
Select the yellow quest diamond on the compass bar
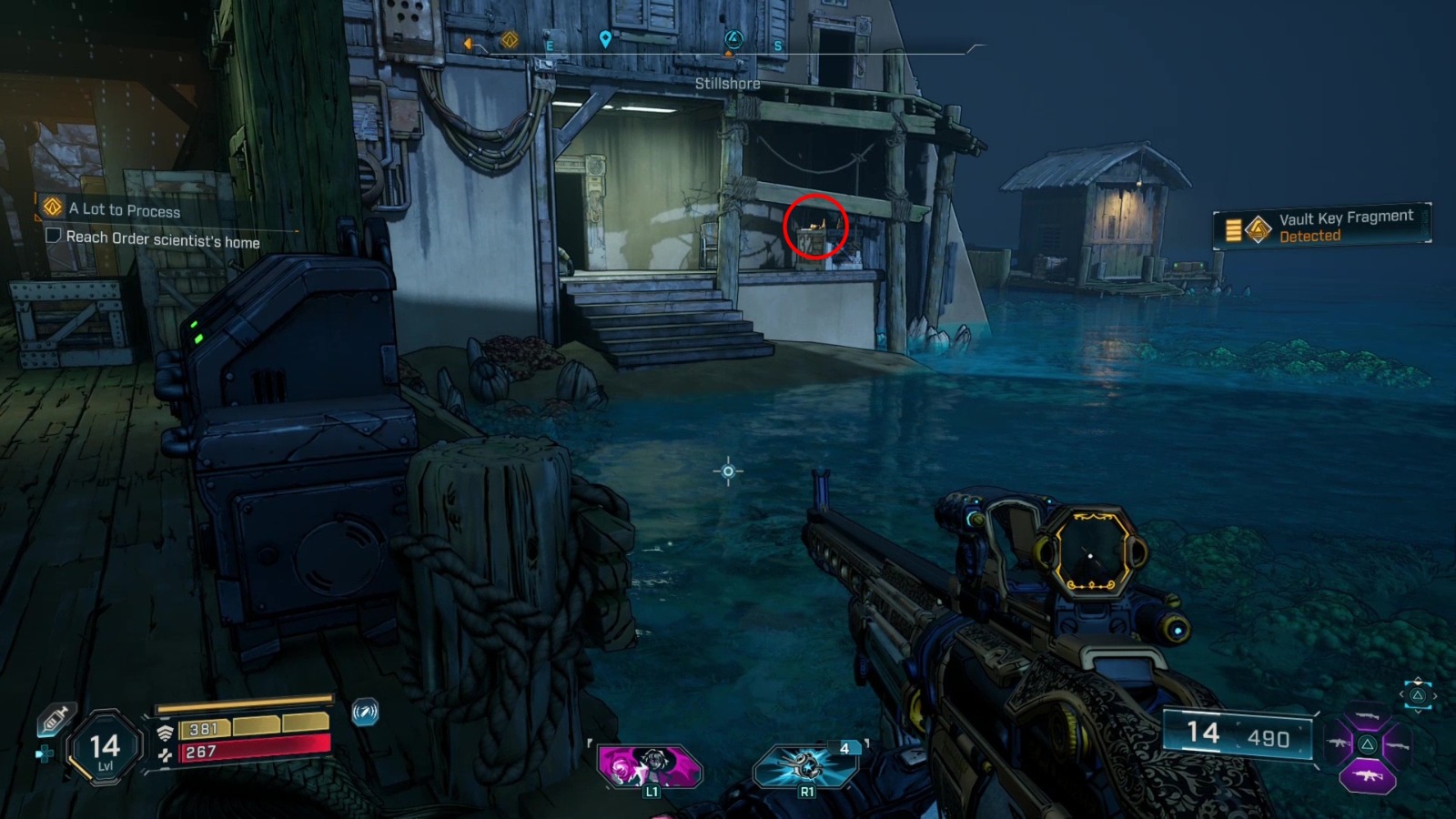coord(509,40)
